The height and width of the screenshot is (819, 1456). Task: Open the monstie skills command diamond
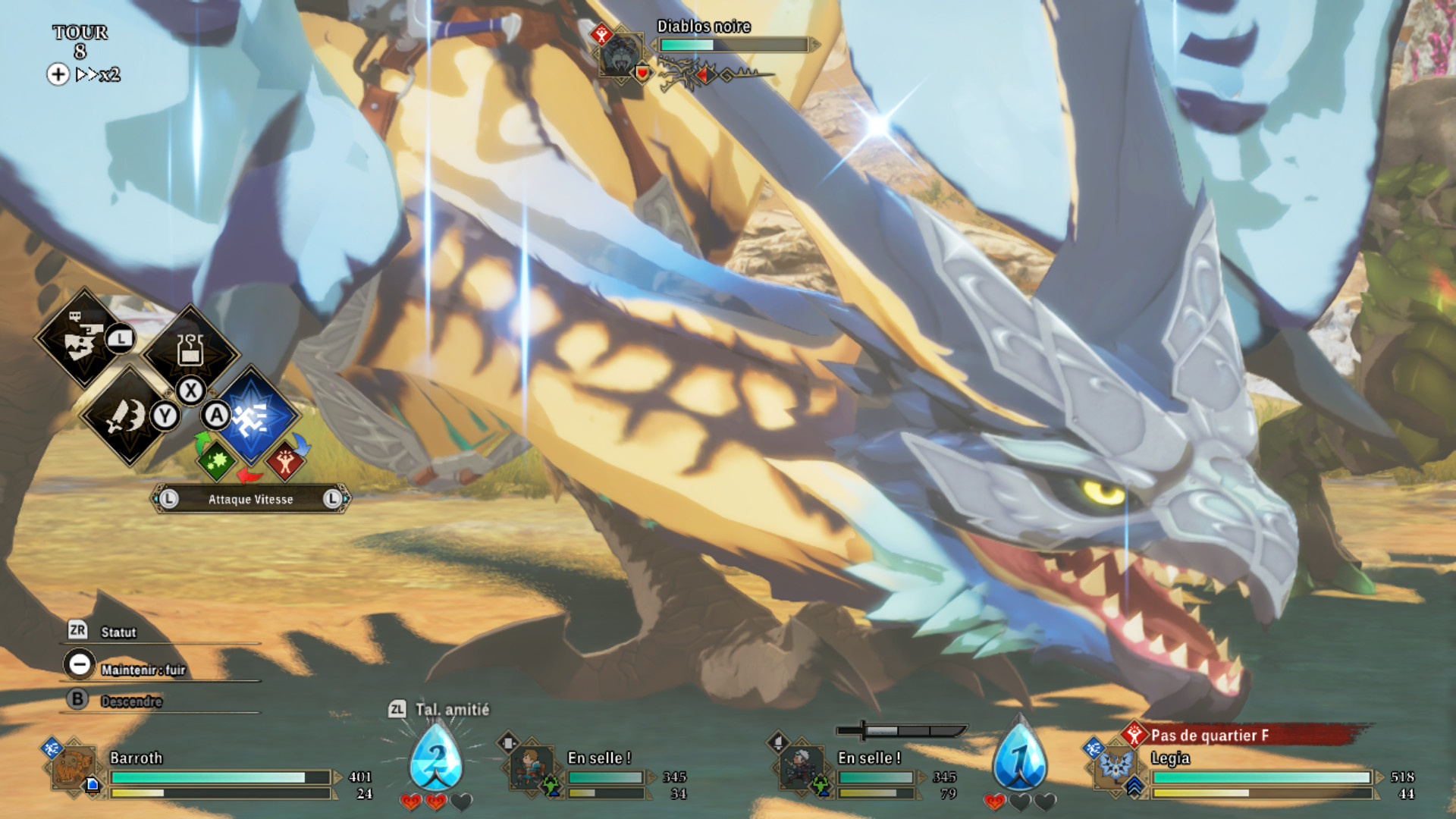click(x=83, y=339)
